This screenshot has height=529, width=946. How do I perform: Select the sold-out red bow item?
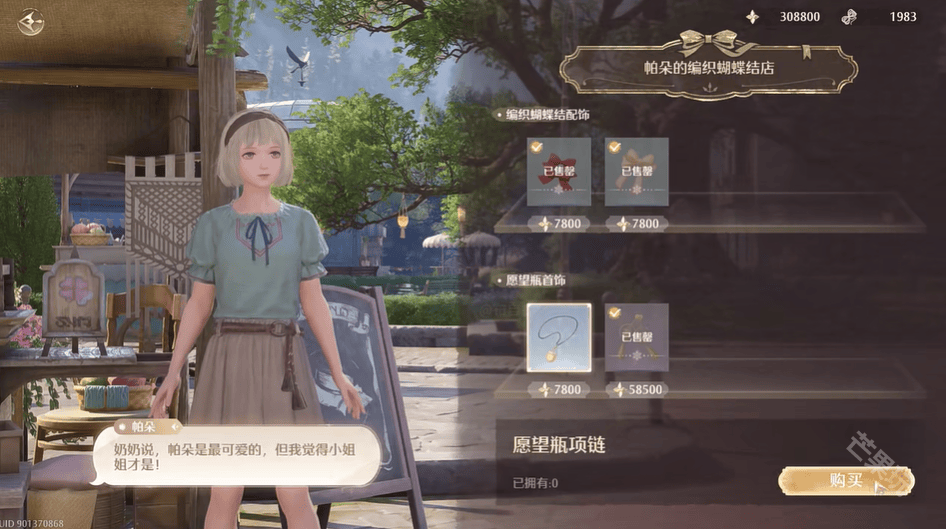tap(559, 171)
